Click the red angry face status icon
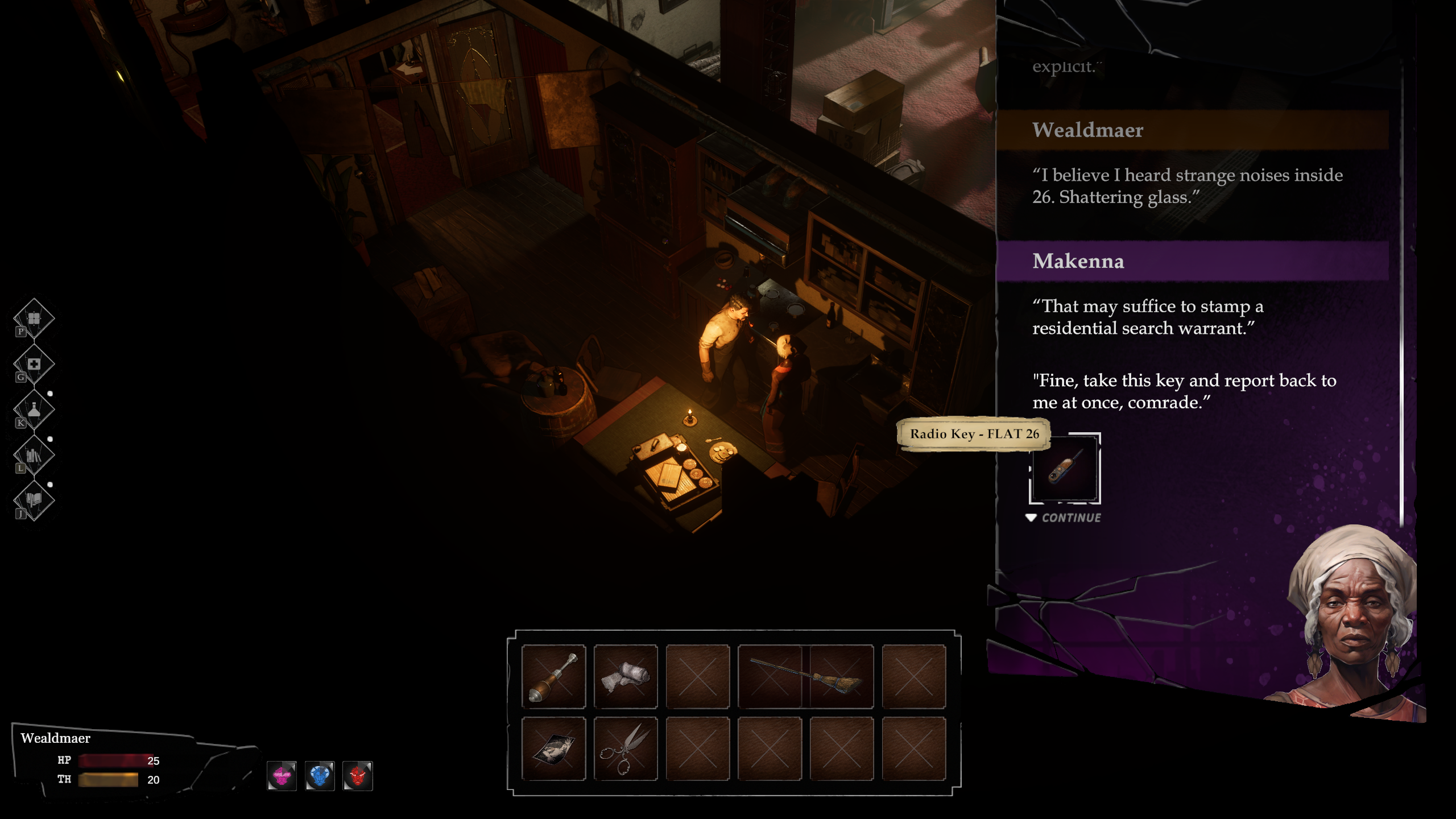Screen dimensions: 1456x819 tap(358, 776)
